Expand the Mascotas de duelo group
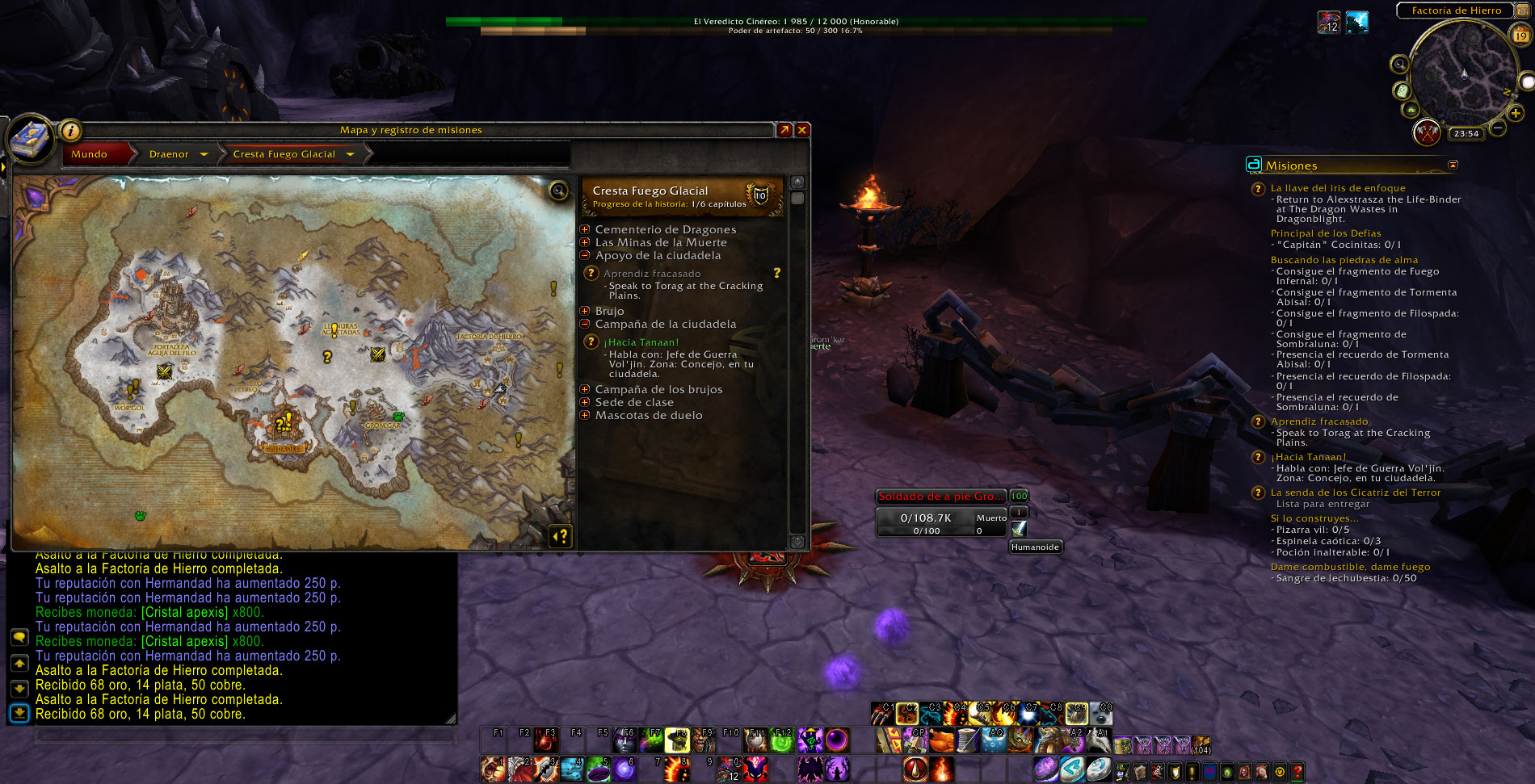 [585, 415]
